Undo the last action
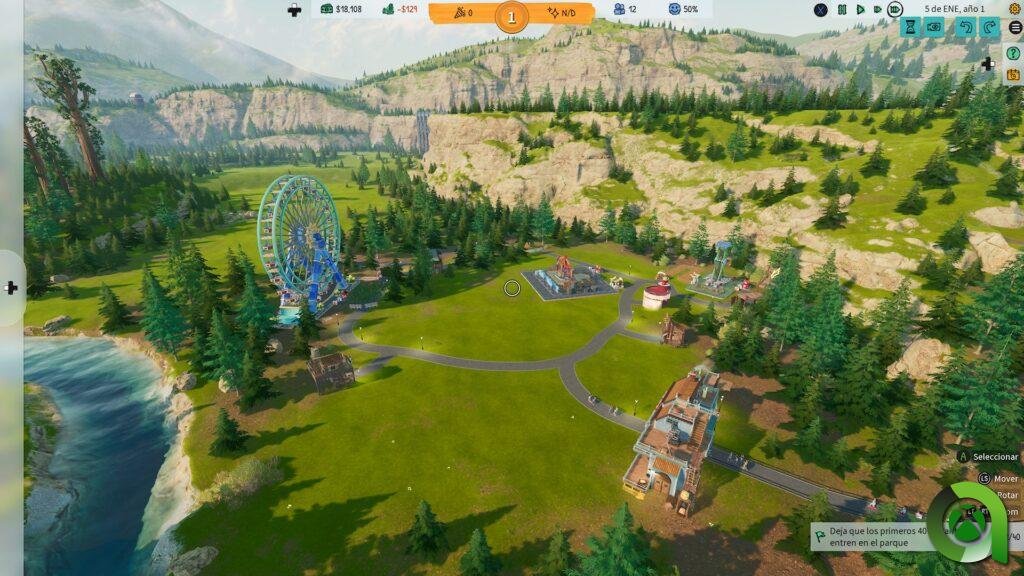 [x=965, y=27]
